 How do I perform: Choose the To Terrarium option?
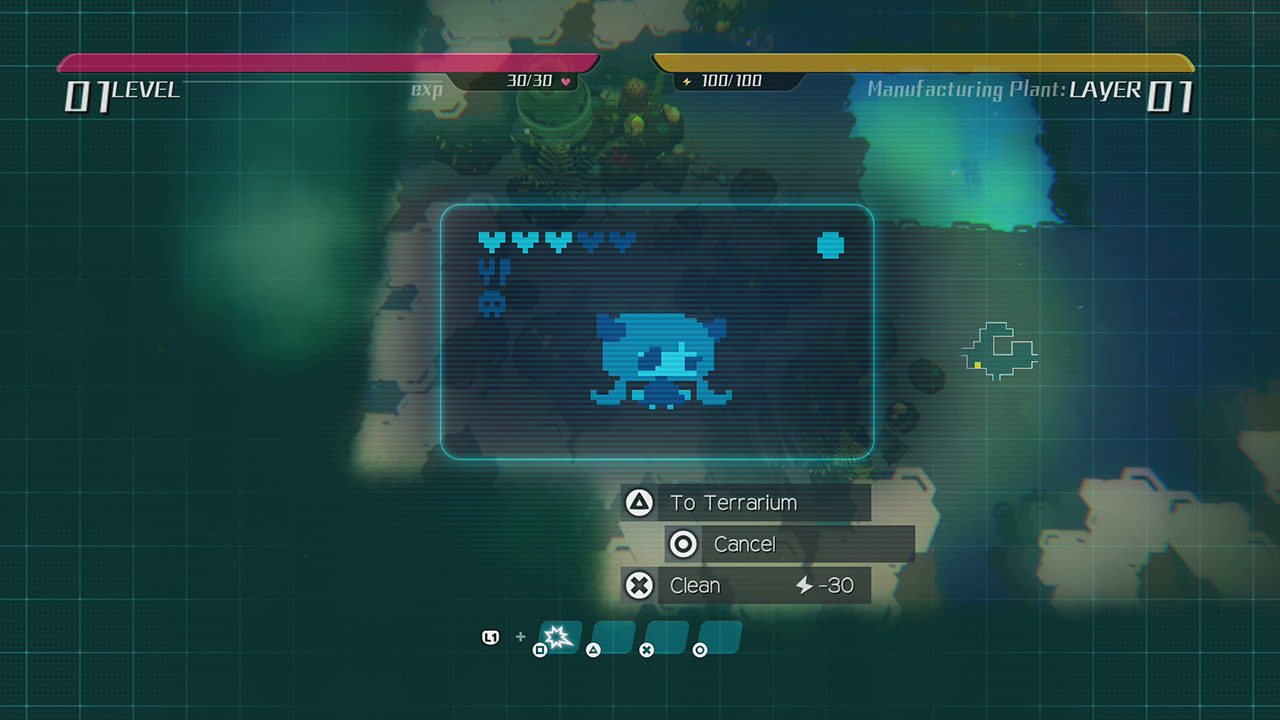pos(745,503)
